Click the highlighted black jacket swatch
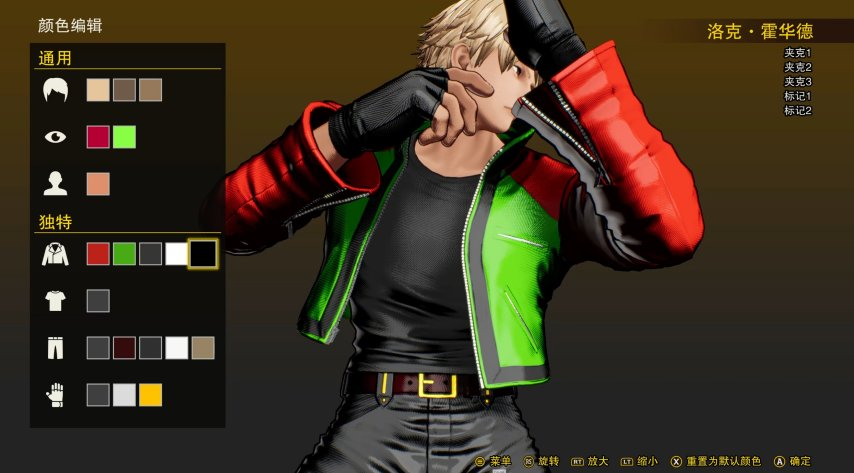 tap(203, 253)
